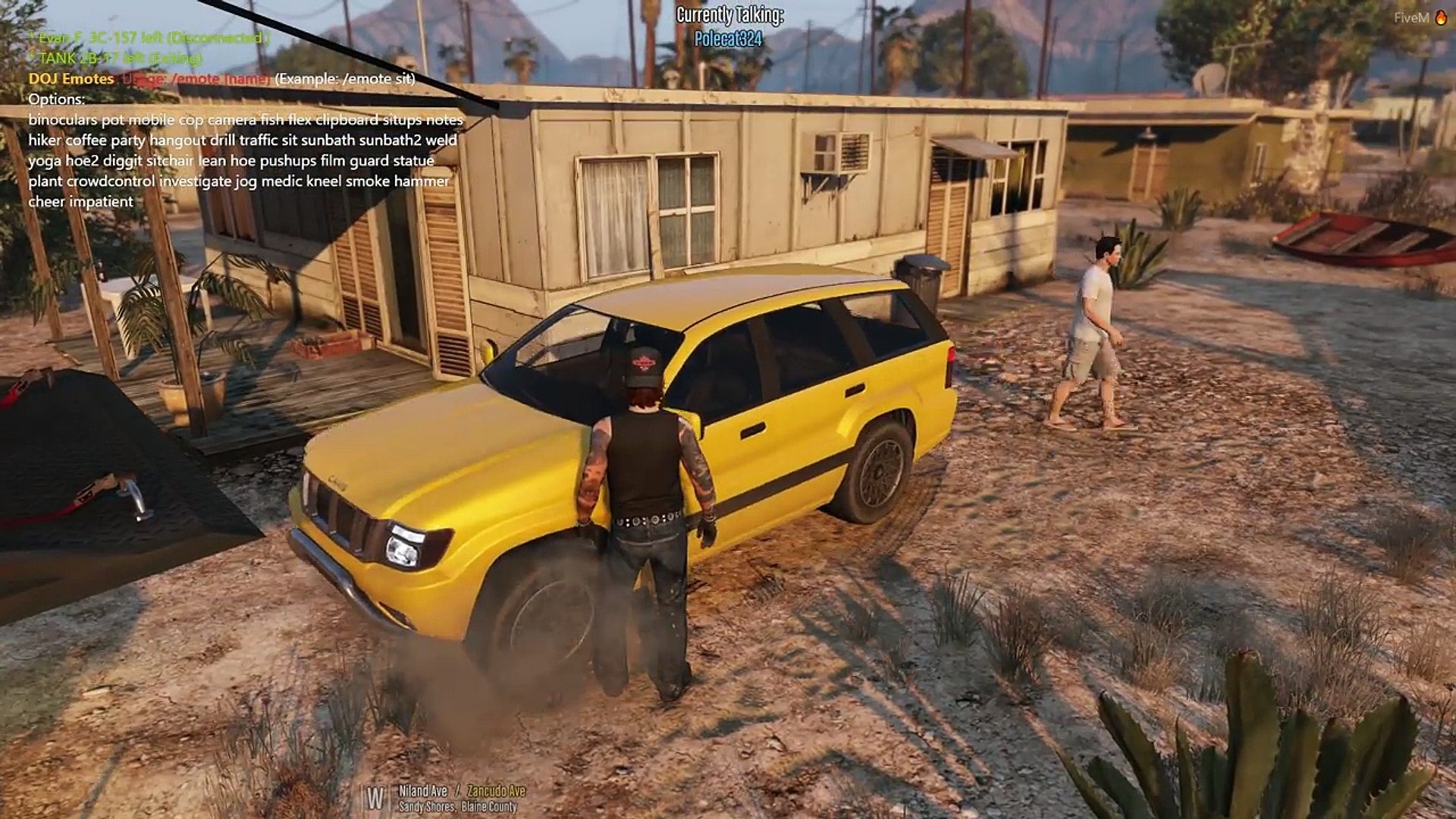The height and width of the screenshot is (819, 1456).
Task: Click the DOJ Emotes chat message
Action: pyautogui.click(x=71, y=79)
